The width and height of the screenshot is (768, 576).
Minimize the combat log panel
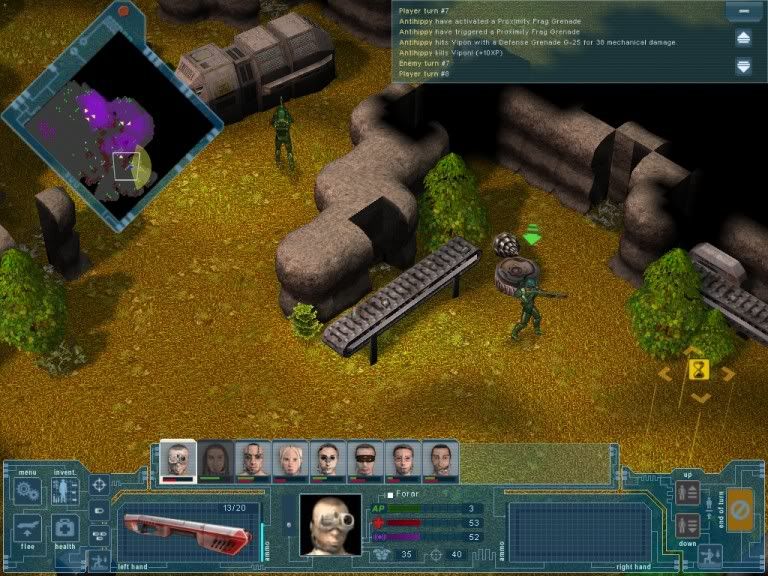click(740, 11)
